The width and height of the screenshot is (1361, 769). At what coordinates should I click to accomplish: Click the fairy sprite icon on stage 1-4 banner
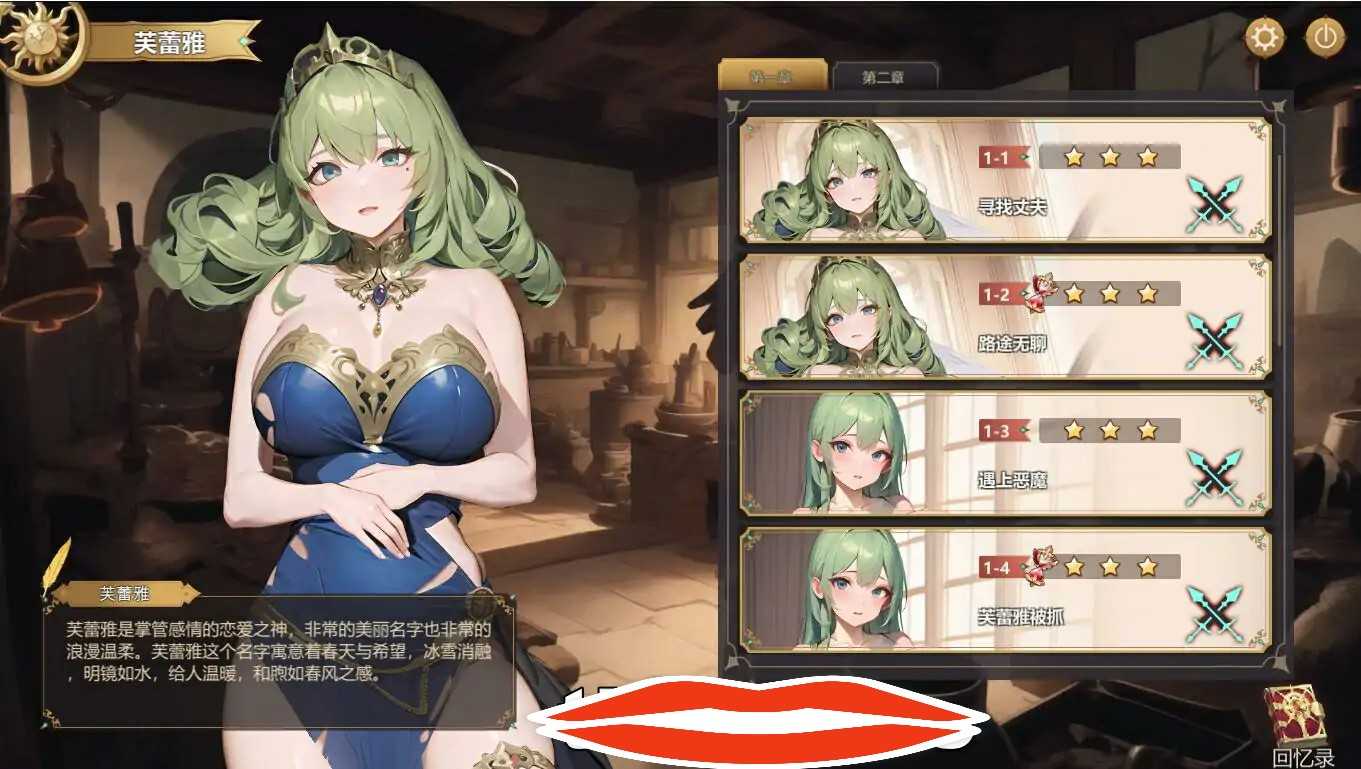(1043, 564)
